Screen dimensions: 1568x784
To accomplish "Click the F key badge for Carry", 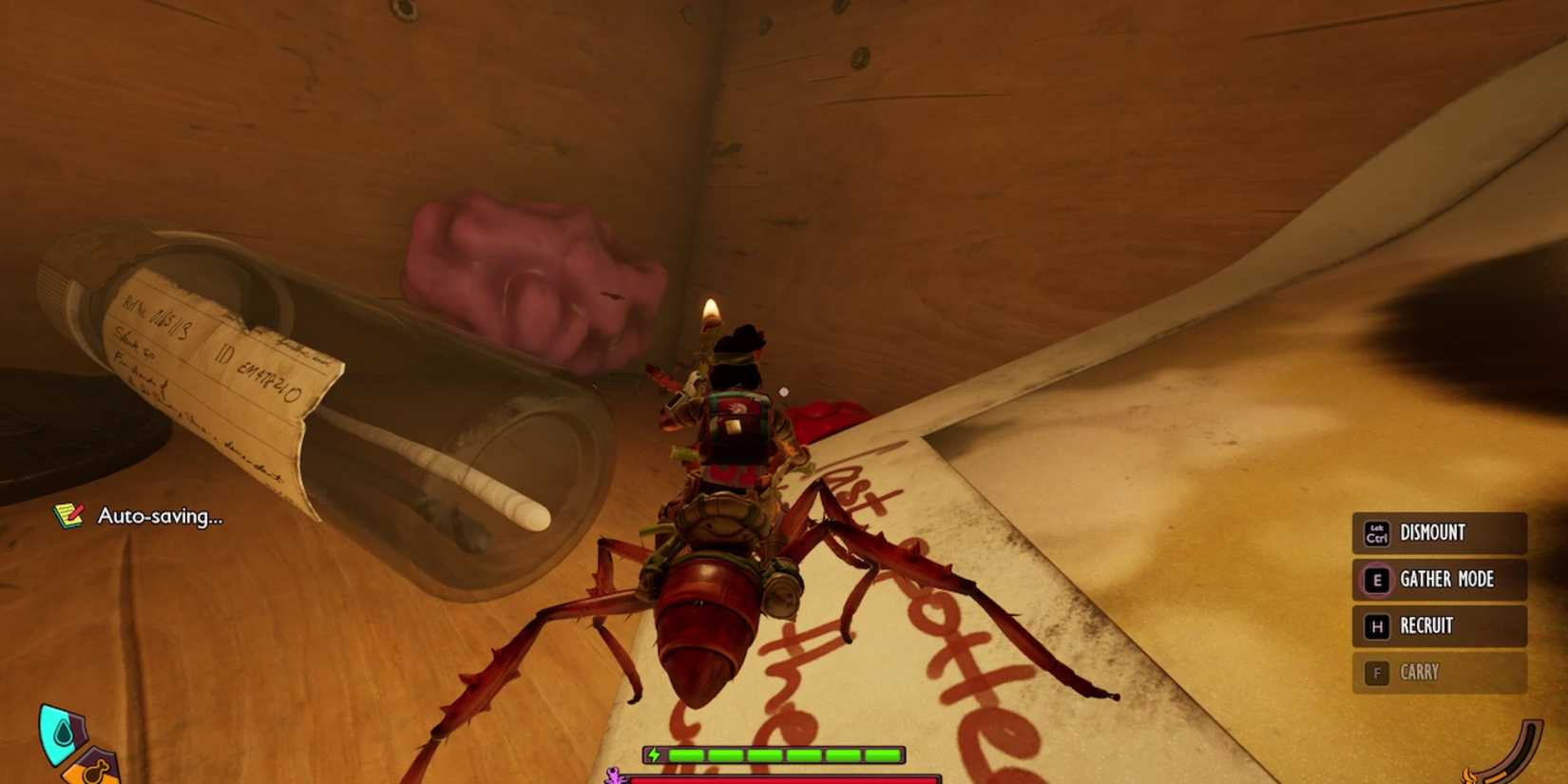I will point(1375,672).
